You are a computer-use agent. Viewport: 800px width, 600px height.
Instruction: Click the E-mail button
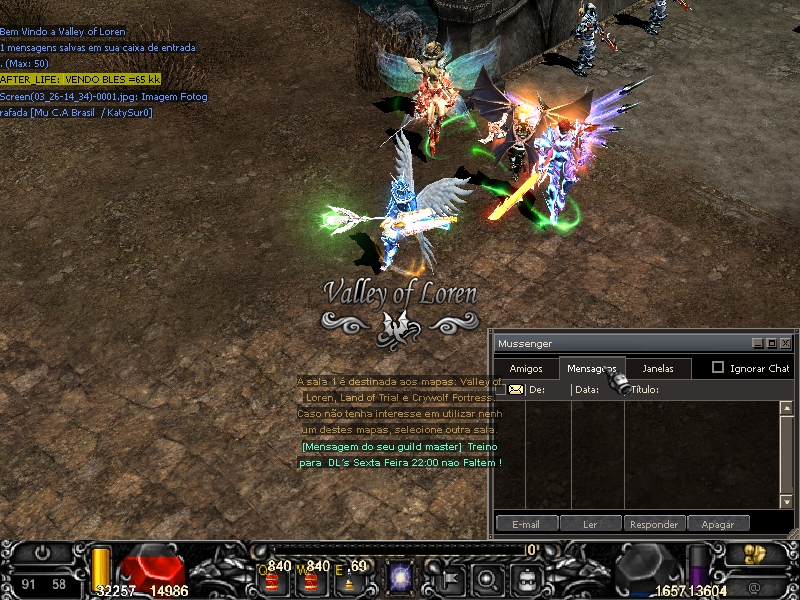[526, 523]
